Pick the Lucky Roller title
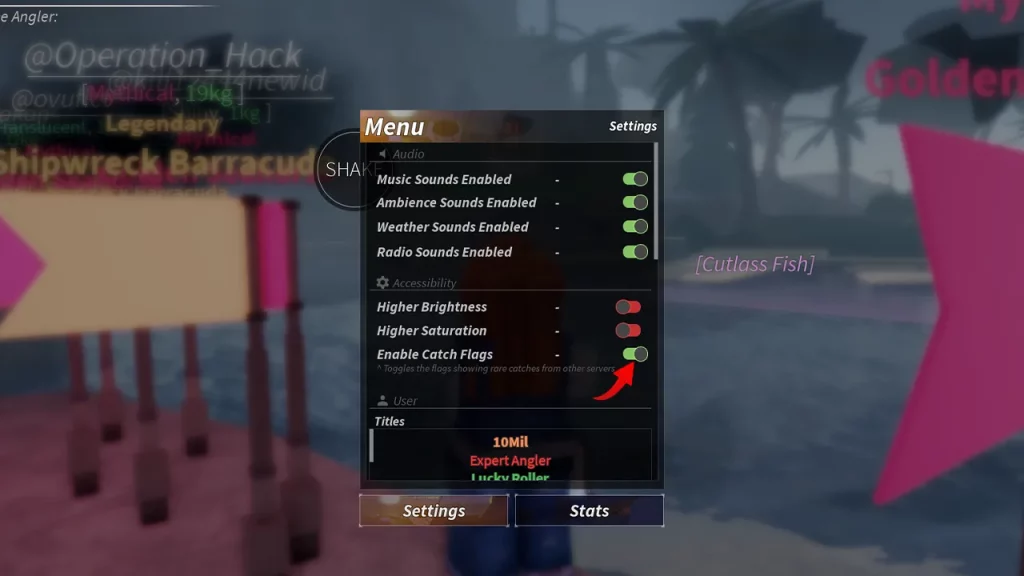 pyautogui.click(x=510, y=478)
